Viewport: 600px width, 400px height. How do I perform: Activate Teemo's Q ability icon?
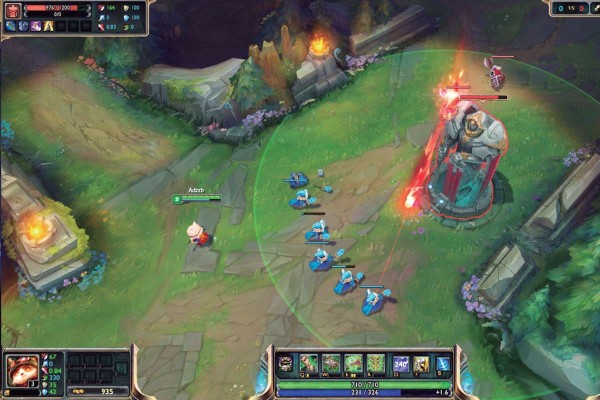pos(308,364)
